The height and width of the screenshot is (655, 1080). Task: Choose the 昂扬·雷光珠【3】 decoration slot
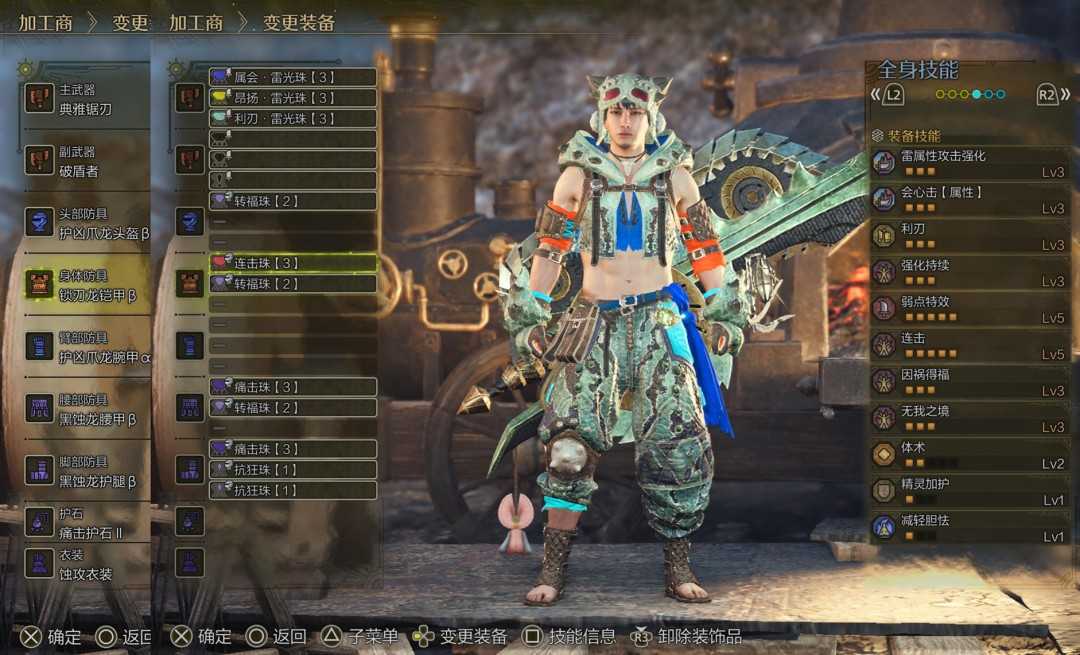click(x=292, y=98)
